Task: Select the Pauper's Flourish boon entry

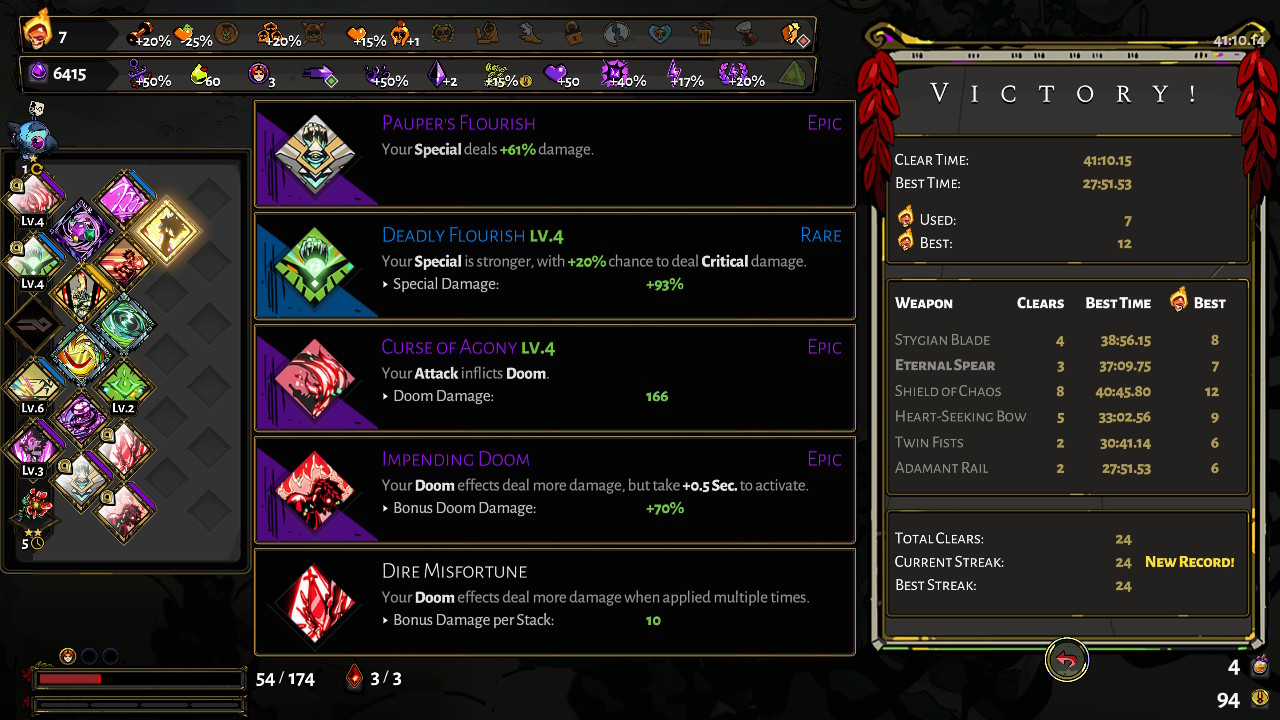Action: click(x=555, y=154)
